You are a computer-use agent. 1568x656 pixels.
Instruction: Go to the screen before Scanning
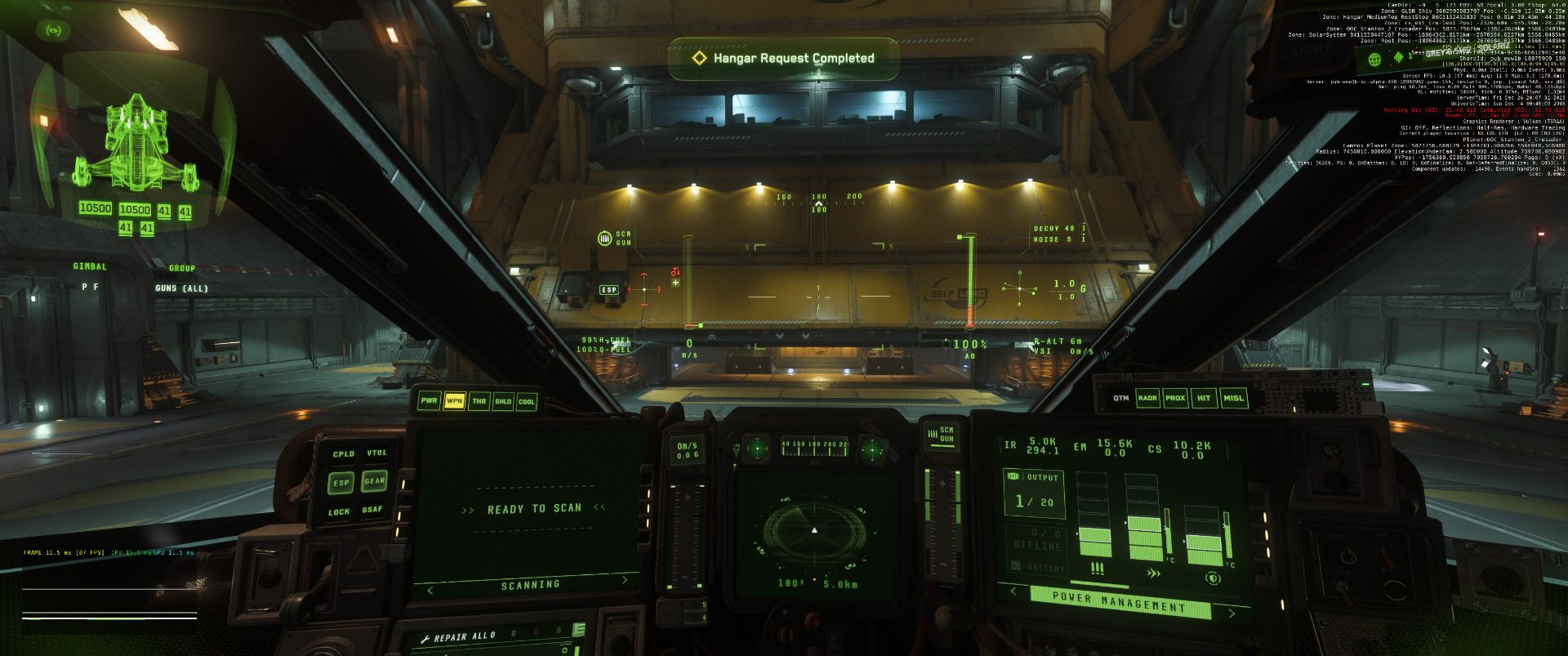click(430, 589)
